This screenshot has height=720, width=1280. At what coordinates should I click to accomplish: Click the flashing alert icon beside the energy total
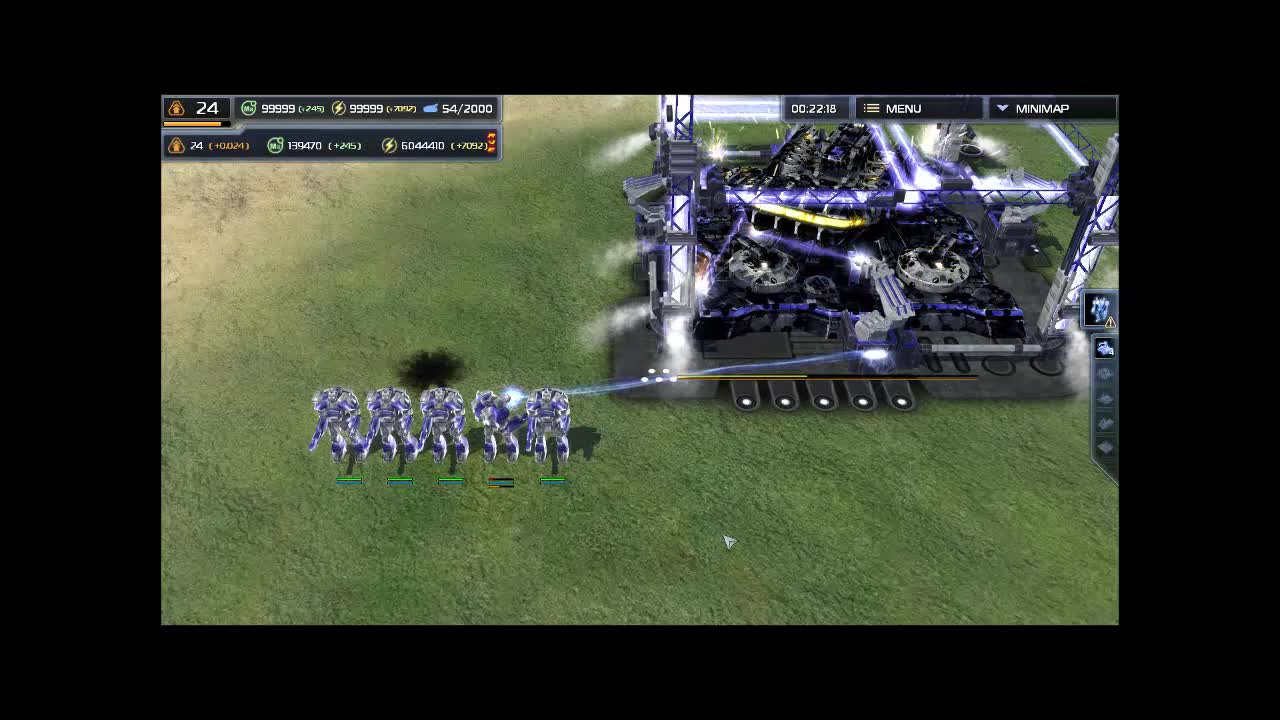pyautogui.click(x=491, y=143)
